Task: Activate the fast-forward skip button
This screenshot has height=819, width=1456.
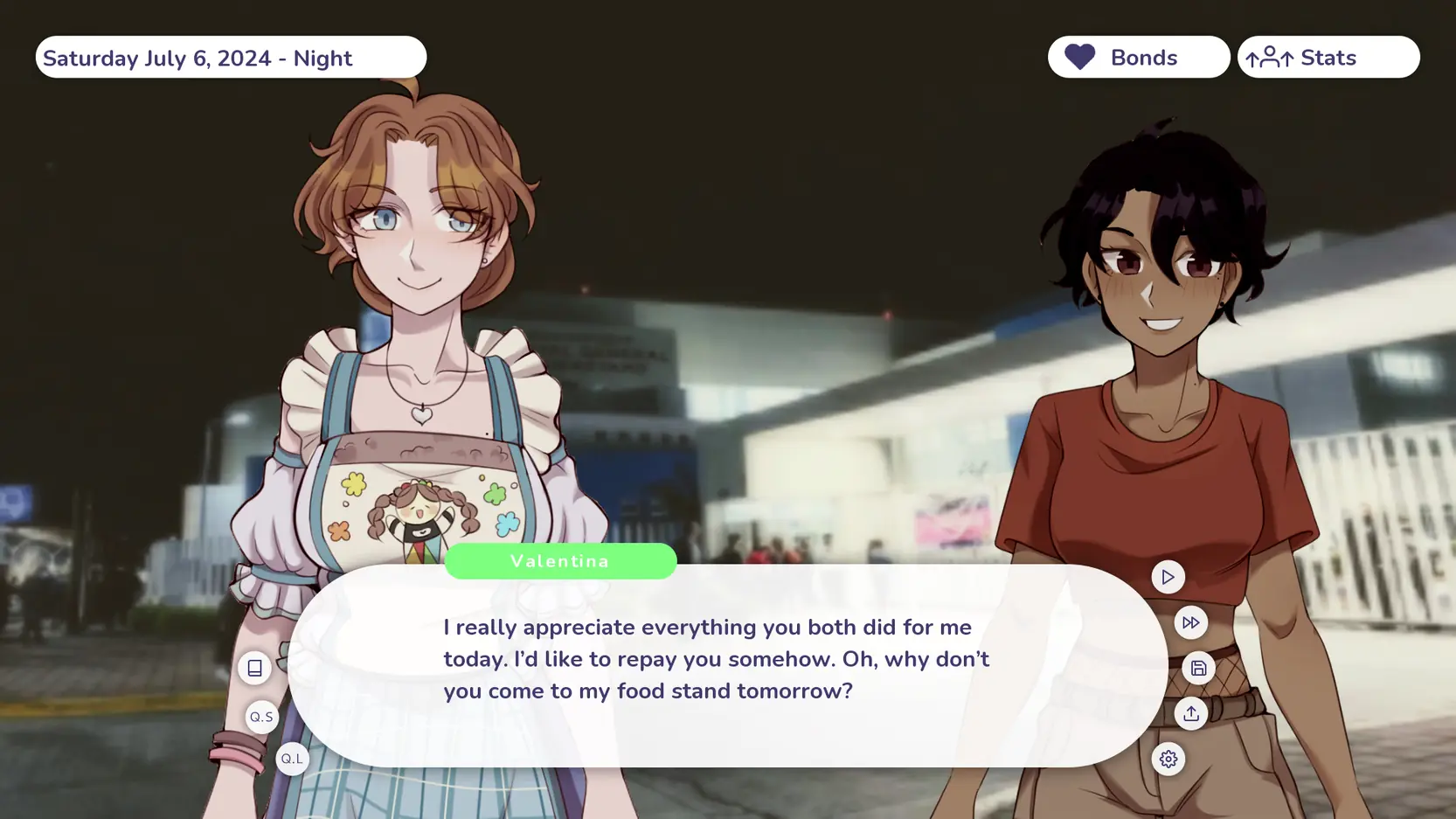Action: (1190, 622)
